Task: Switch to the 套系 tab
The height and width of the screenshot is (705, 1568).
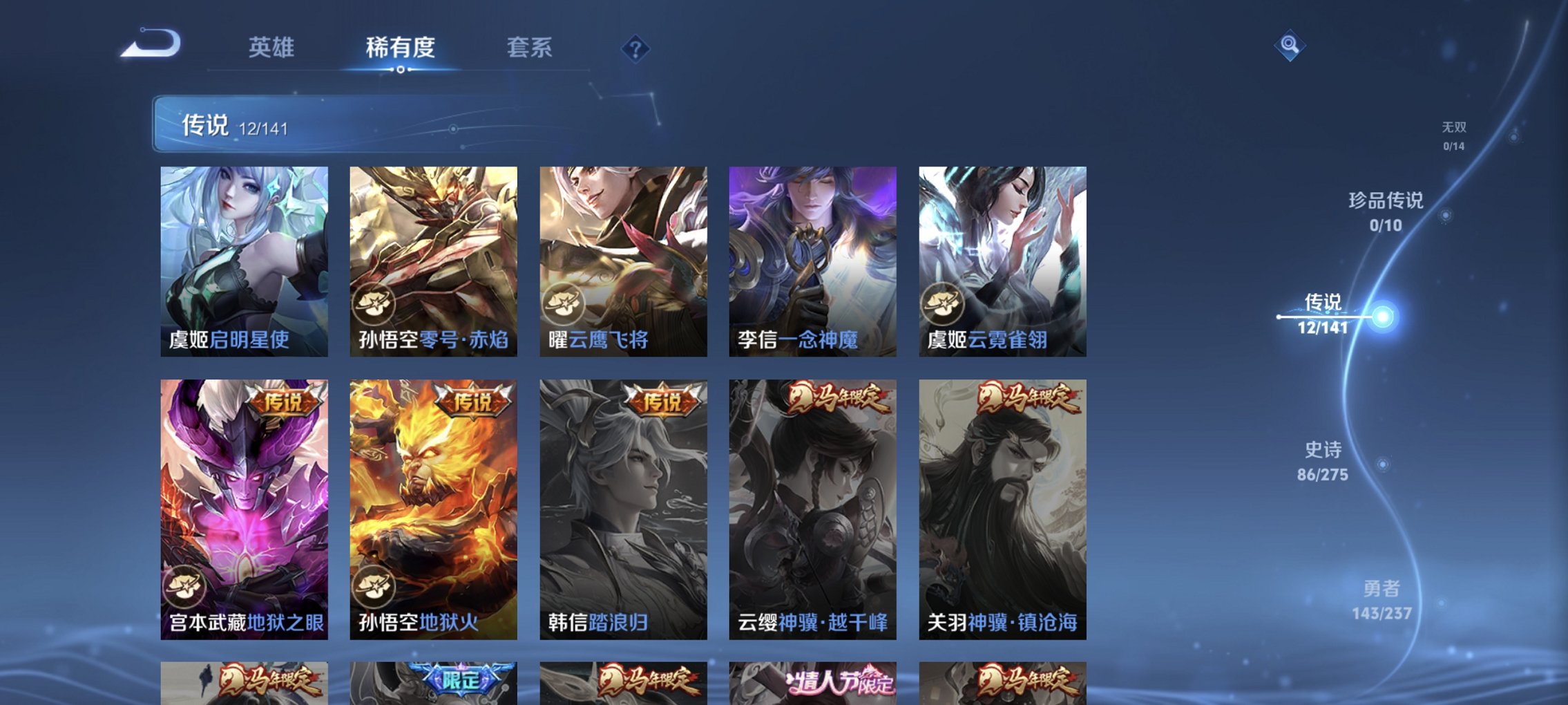Action: coord(527,48)
